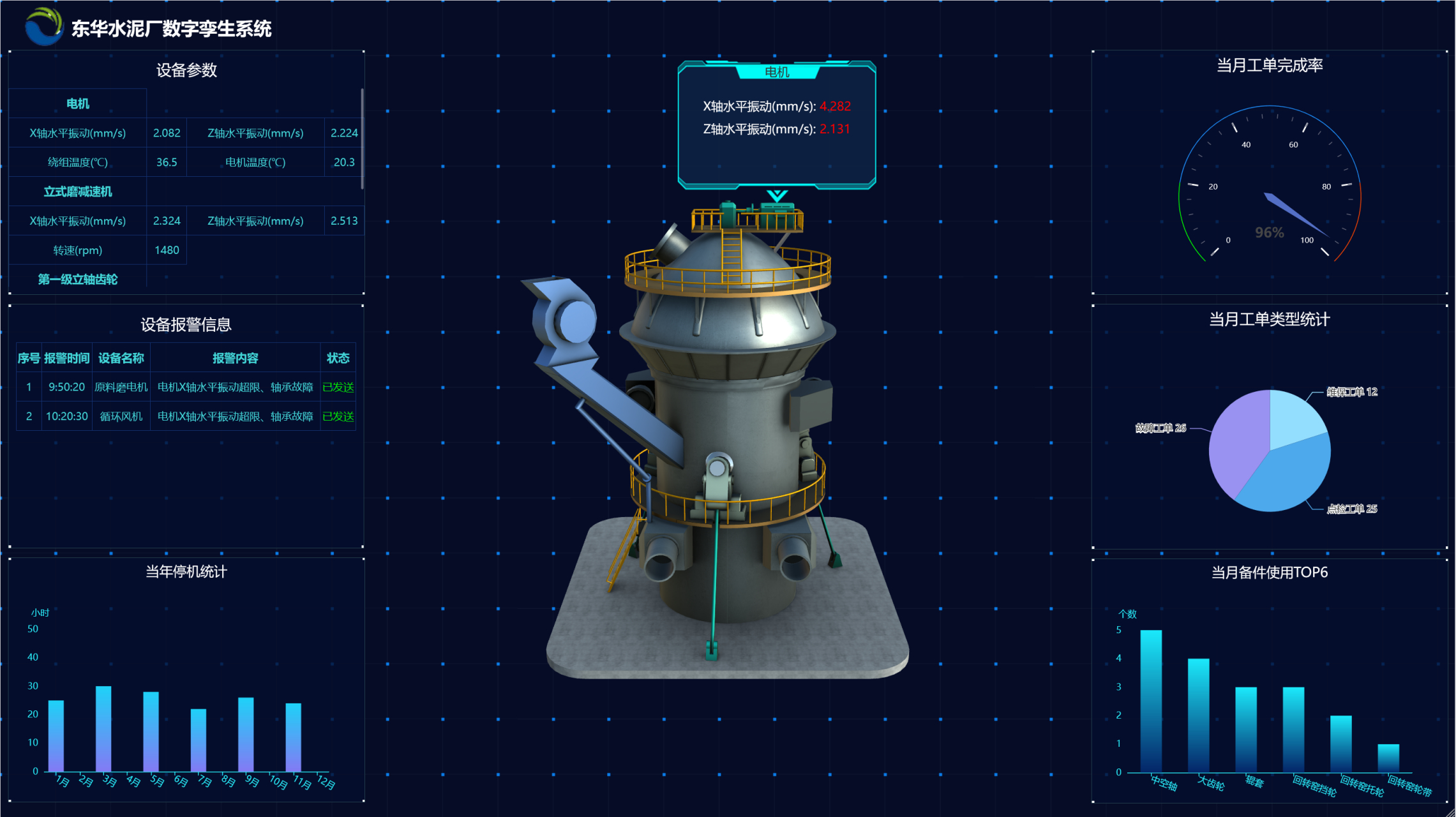Image resolution: width=1456 pixels, height=817 pixels.
Task: Select the 中空轴 spare parts bar
Action: click(x=1151, y=701)
